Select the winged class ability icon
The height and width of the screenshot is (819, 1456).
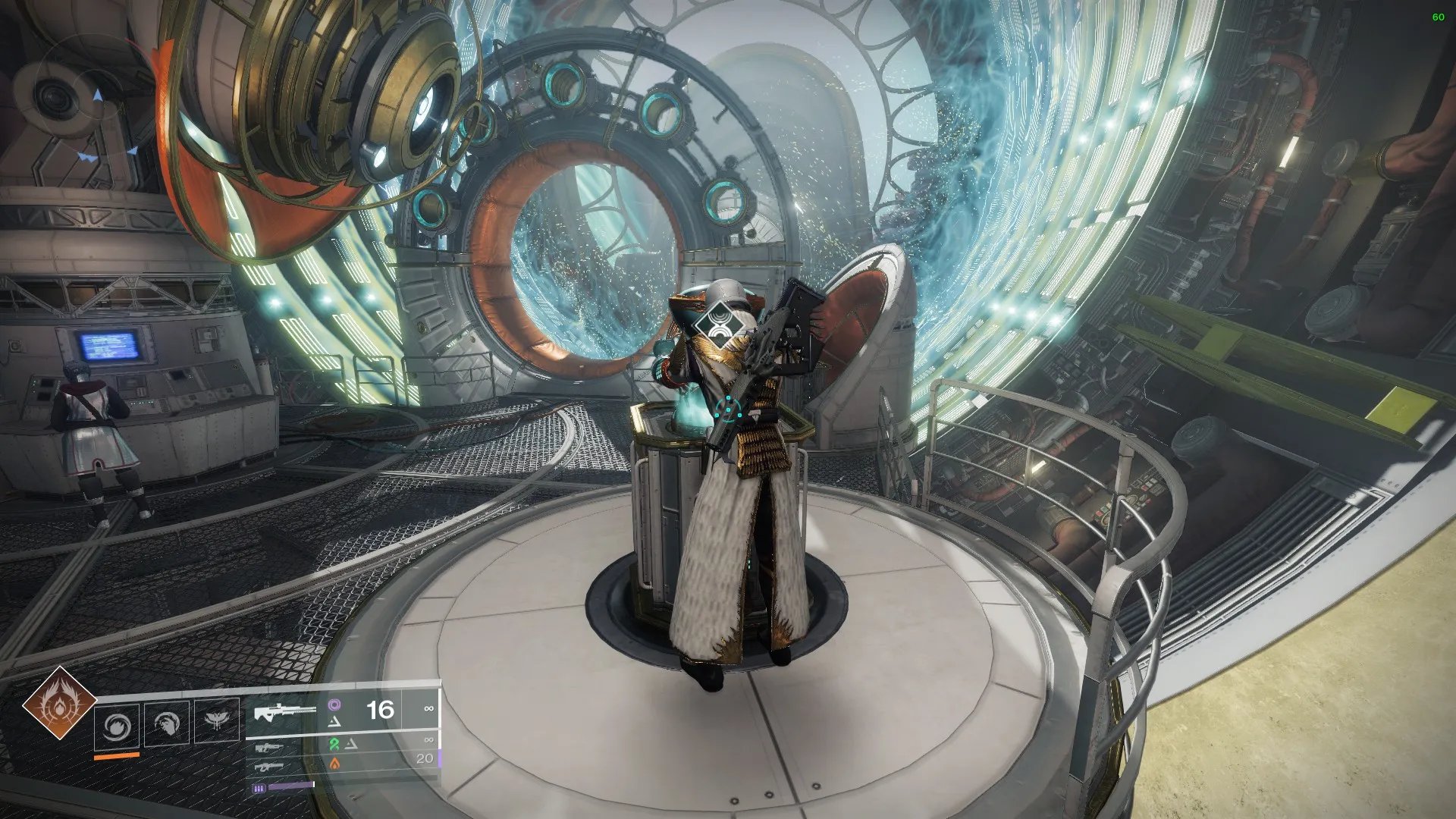[x=217, y=721]
